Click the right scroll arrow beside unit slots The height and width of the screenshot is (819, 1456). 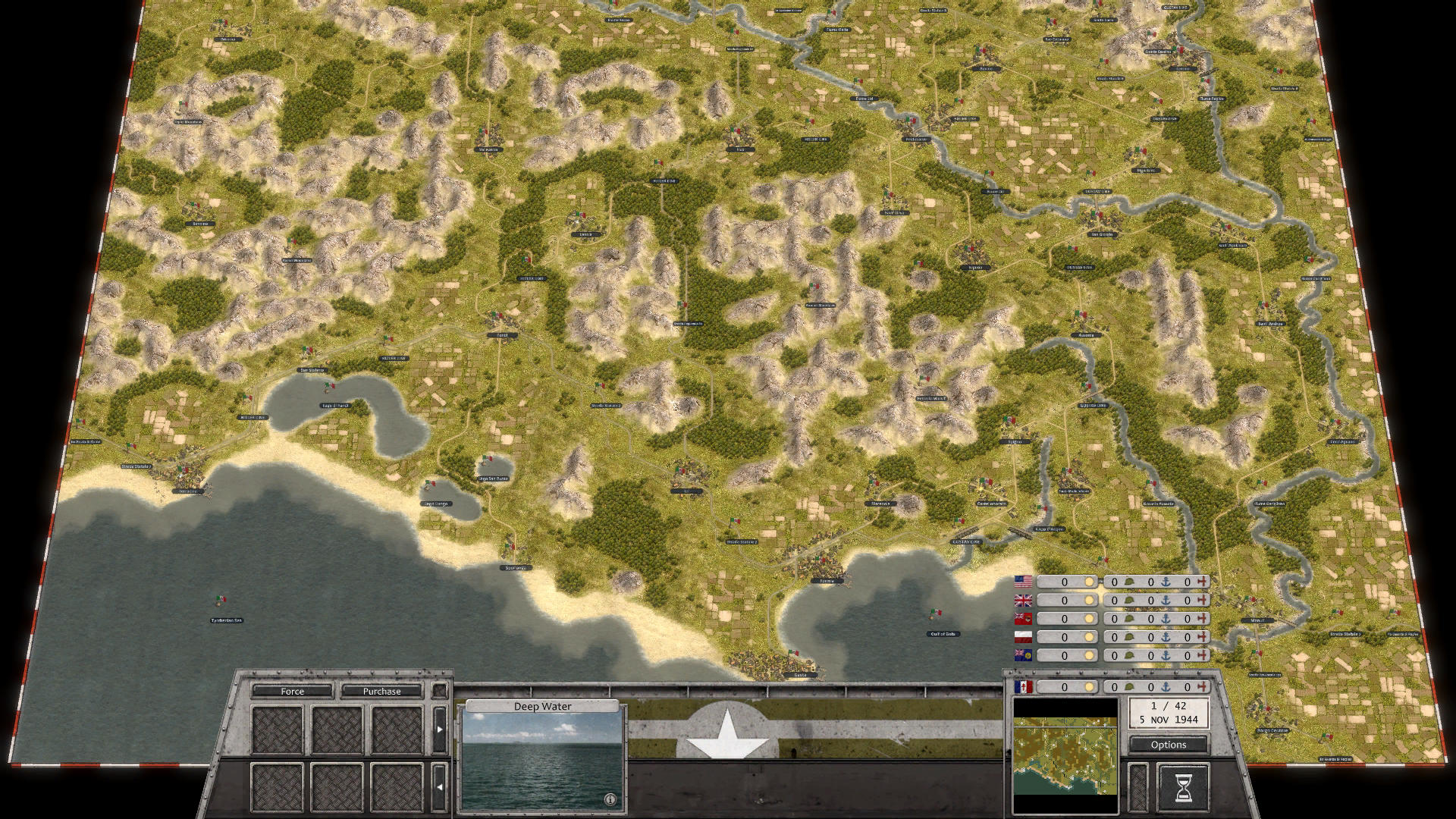tap(440, 728)
